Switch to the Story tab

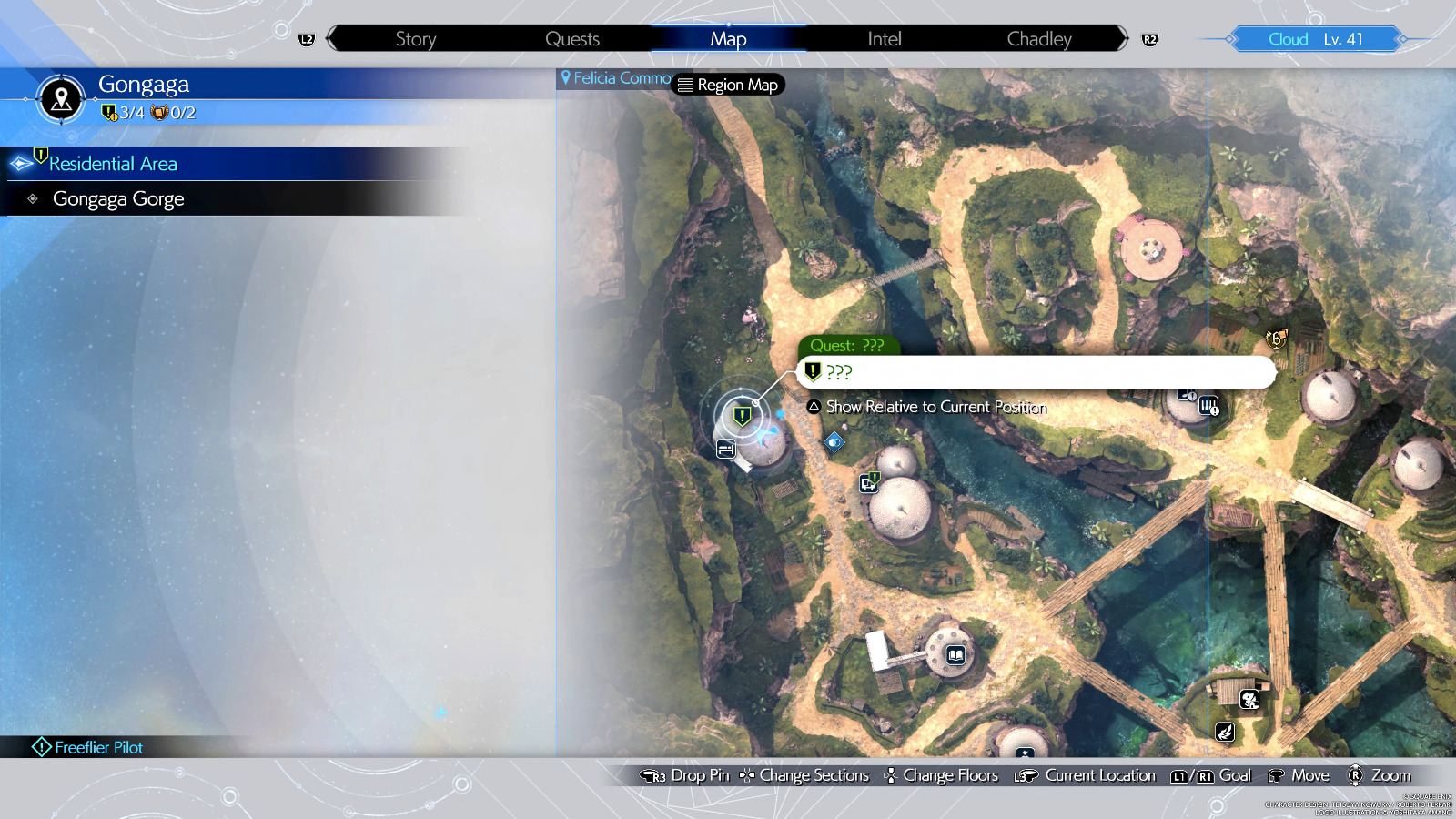(415, 39)
